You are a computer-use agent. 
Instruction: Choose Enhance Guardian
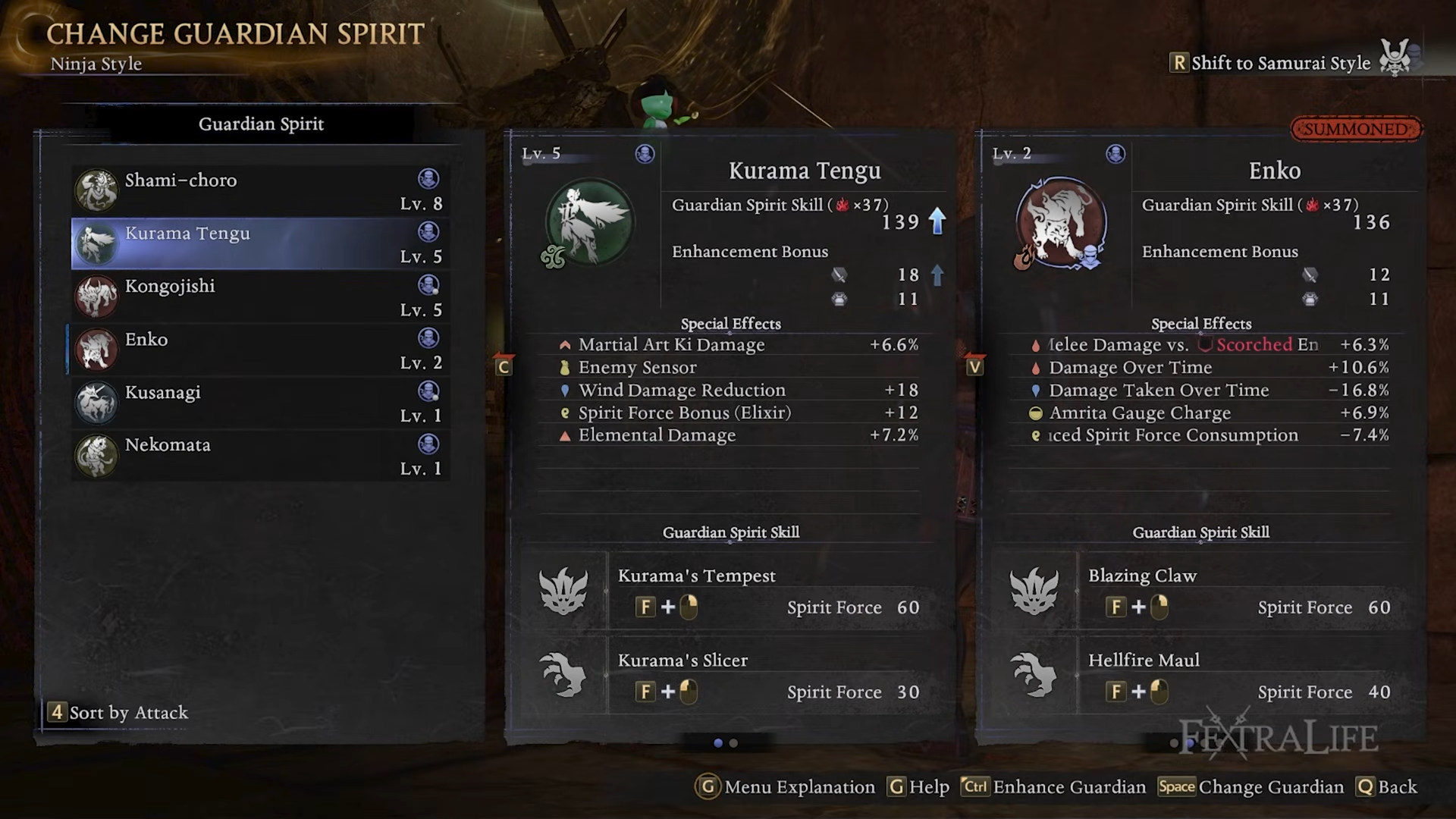1054,787
